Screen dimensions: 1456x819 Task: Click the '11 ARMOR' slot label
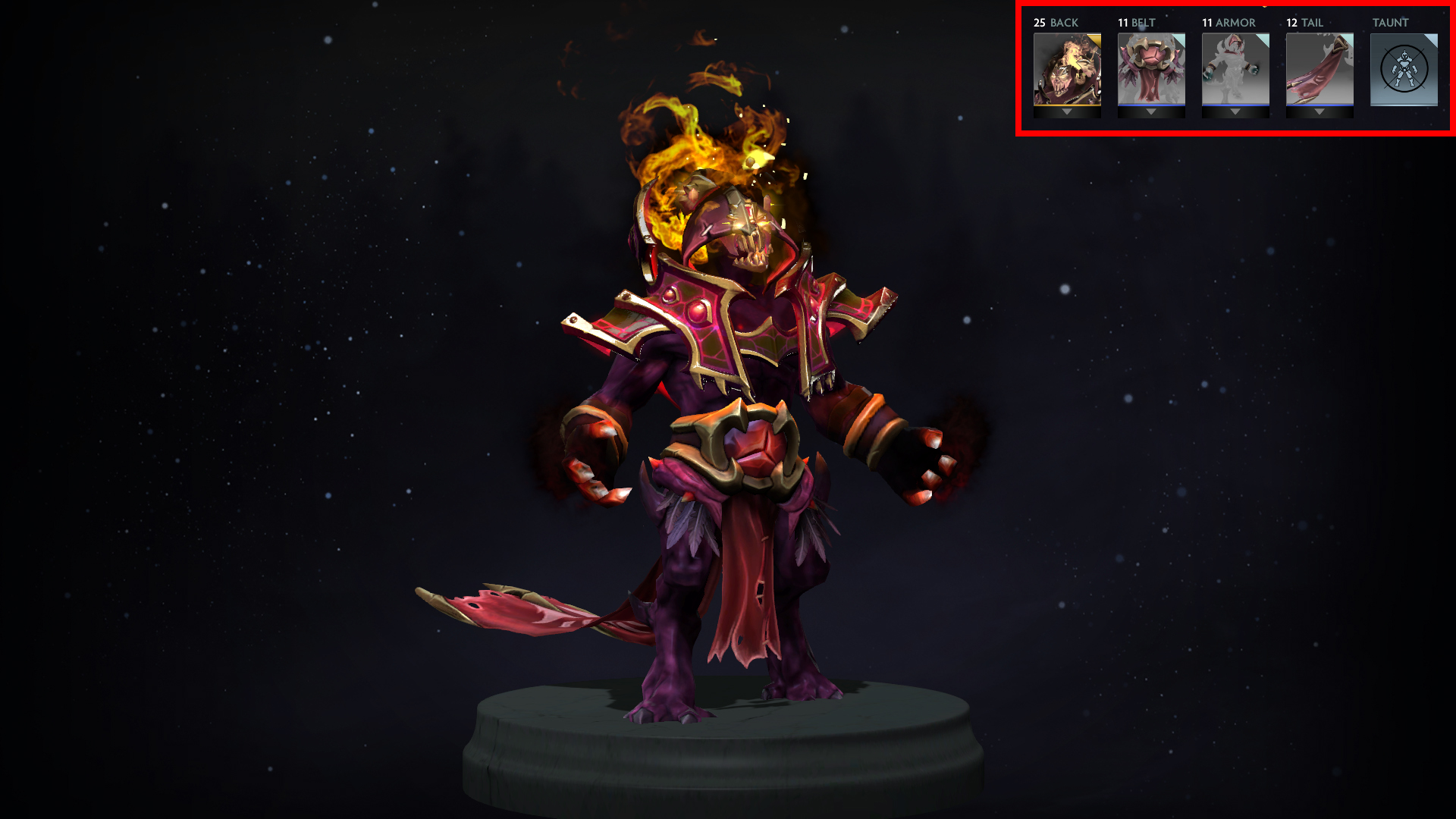click(x=1228, y=23)
